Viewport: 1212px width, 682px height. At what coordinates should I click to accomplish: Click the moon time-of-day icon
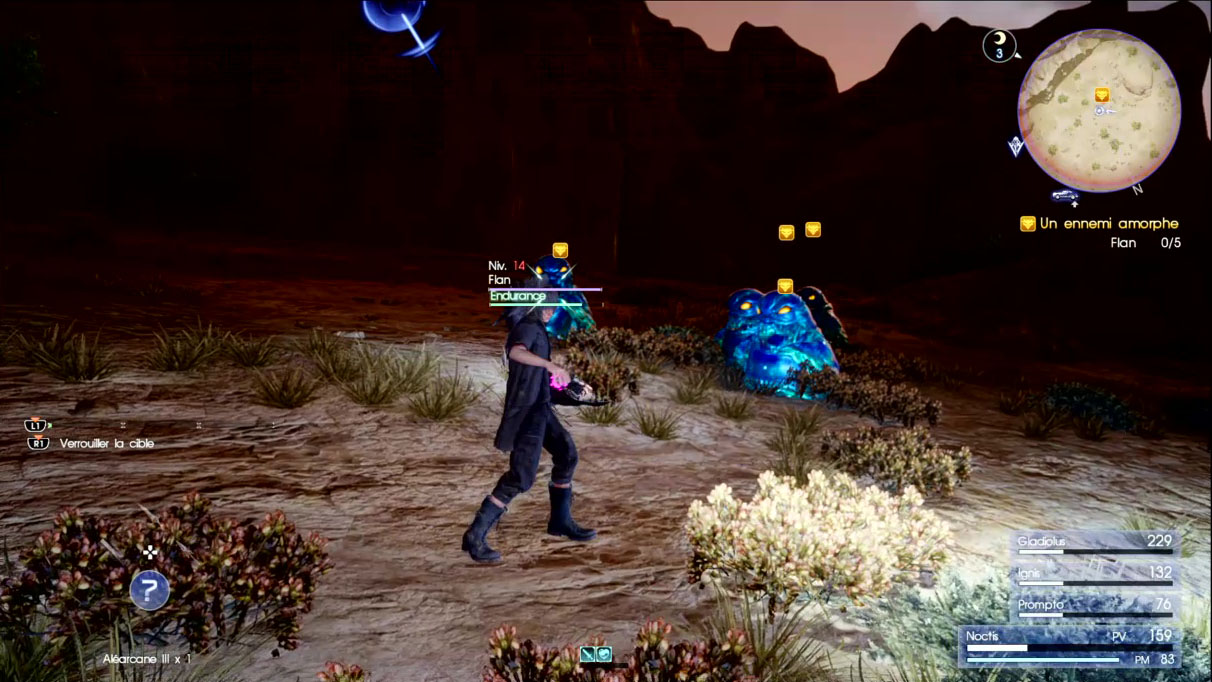tap(998, 44)
